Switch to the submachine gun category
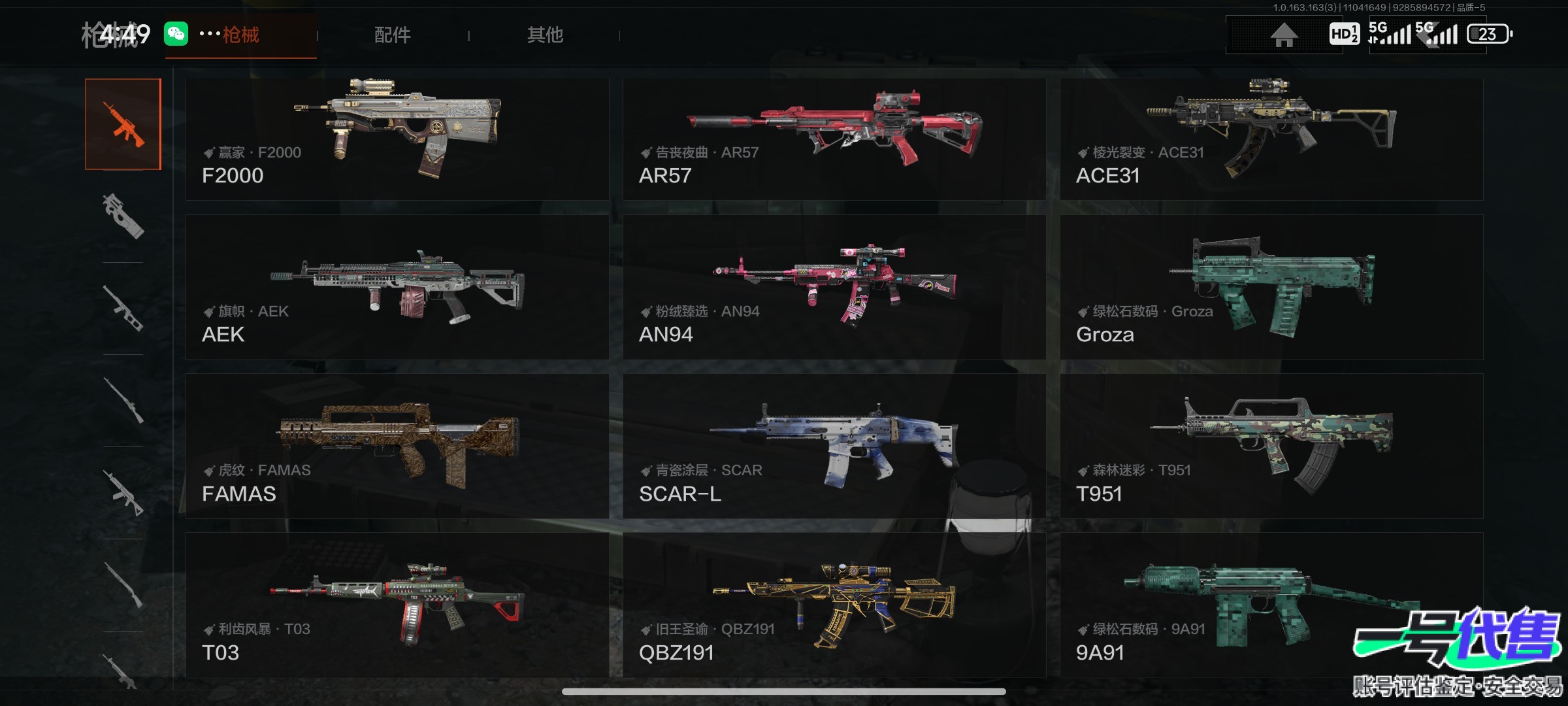This screenshot has width=1568, height=706. coord(123,216)
